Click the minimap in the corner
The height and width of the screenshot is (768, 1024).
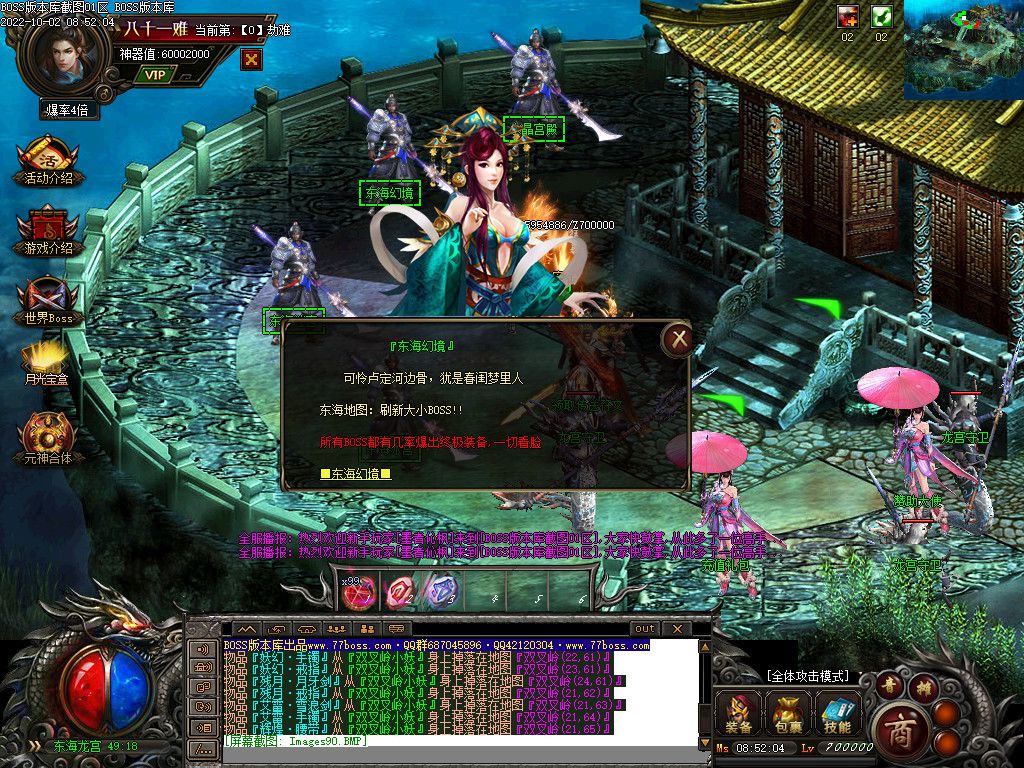(963, 50)
